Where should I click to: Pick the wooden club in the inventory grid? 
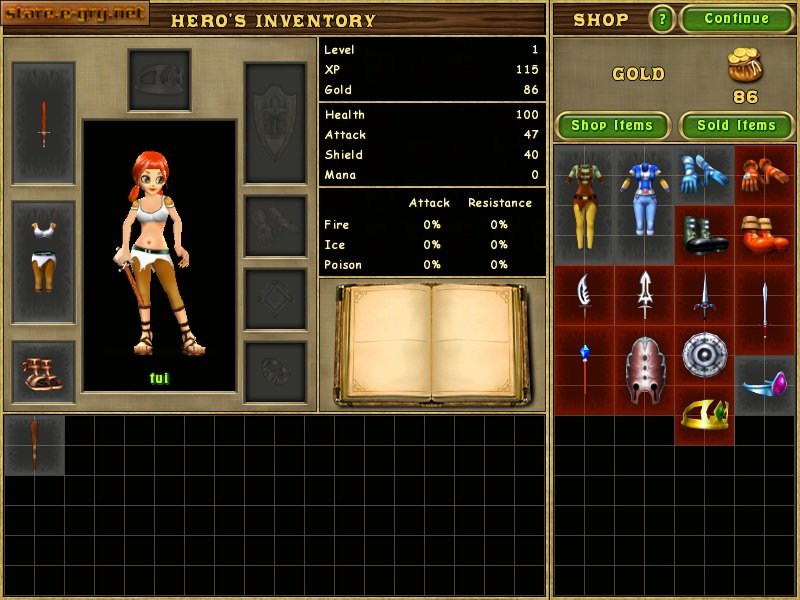point(34,444)
